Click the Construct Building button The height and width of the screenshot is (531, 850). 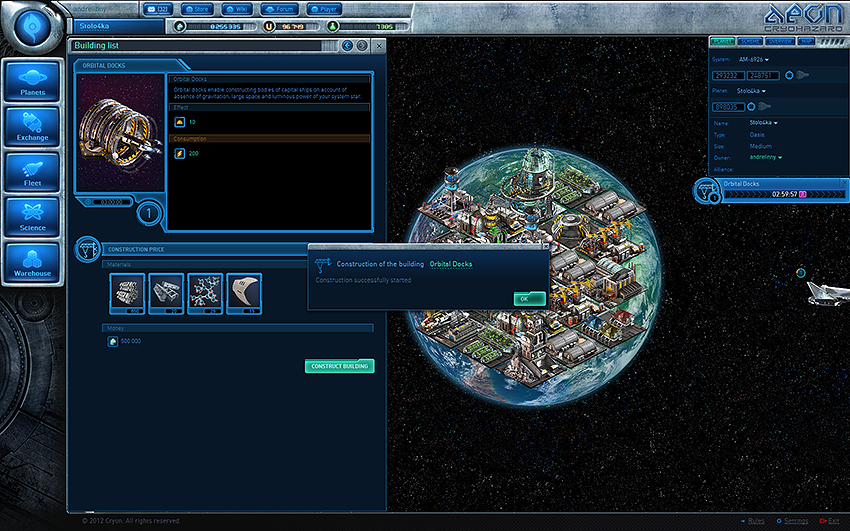coord(339,366)
